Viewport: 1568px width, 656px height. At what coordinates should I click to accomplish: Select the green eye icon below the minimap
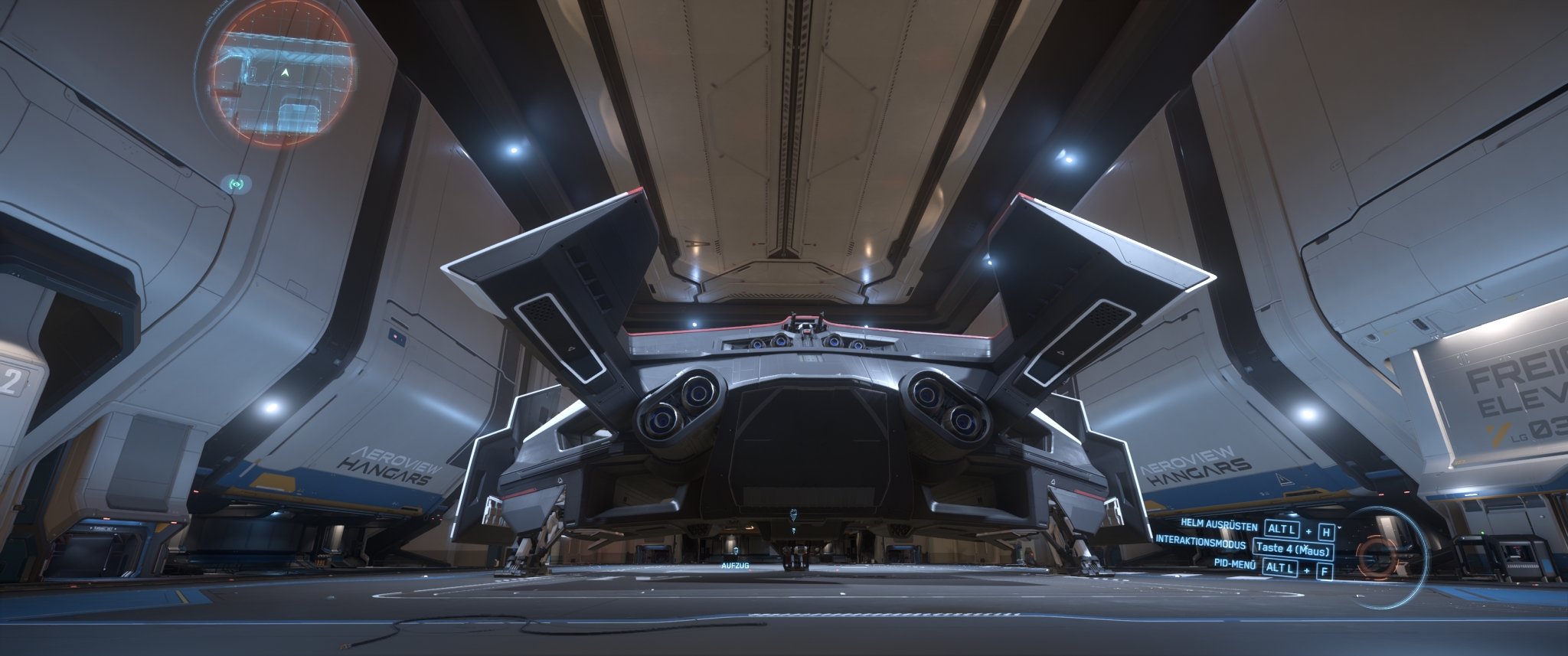[237, 184]
